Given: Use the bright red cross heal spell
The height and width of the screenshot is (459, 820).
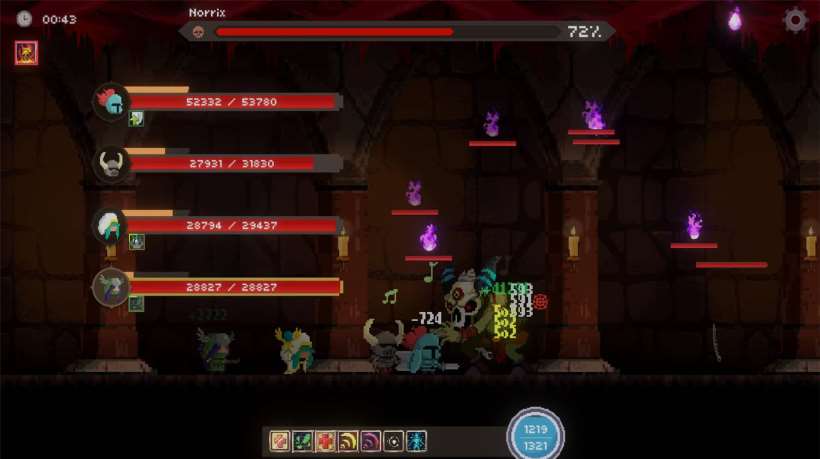Looking at the screenshot, I should (326, 440).
